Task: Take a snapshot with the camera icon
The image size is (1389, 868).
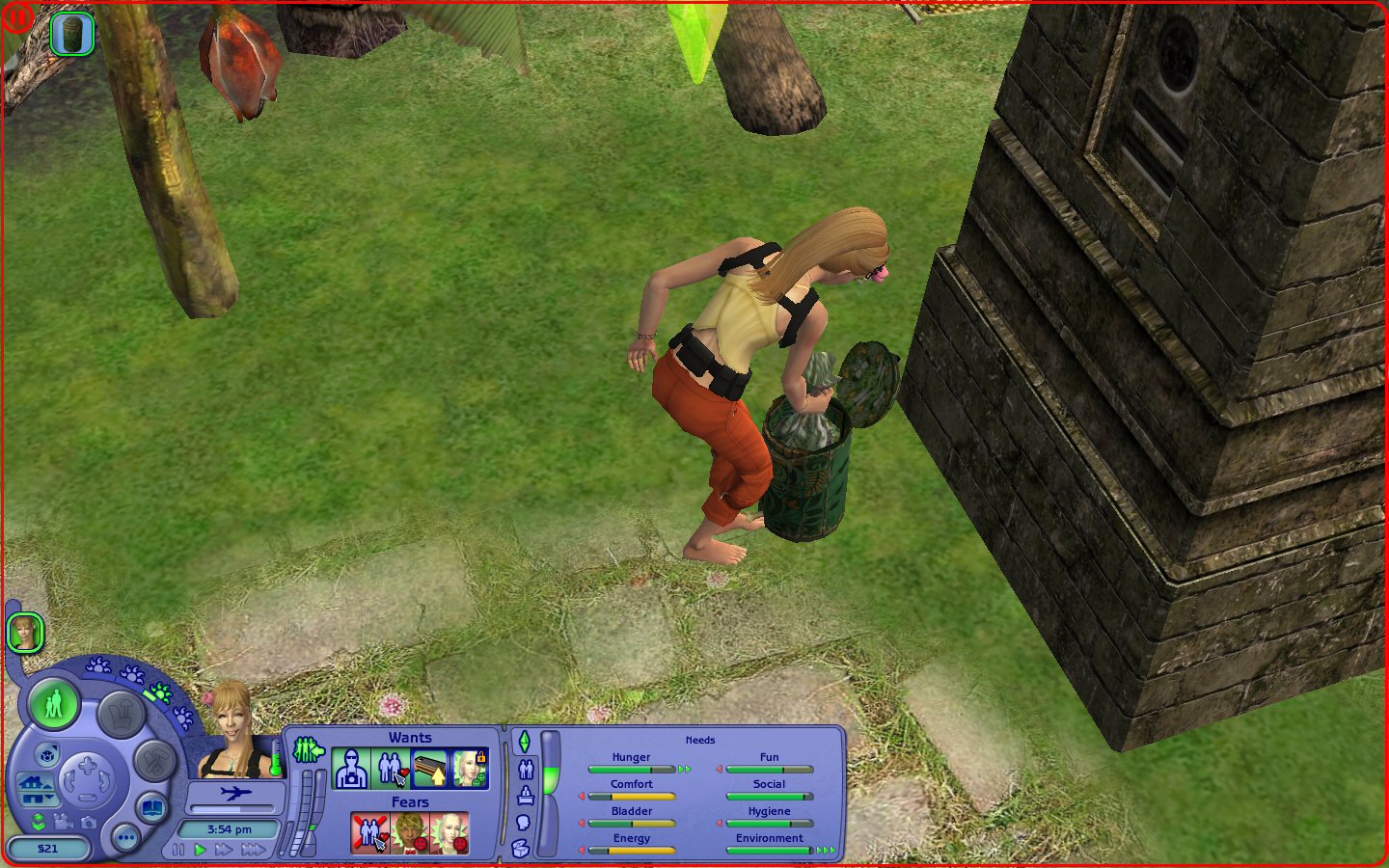Action: click(x=89, y=822)
